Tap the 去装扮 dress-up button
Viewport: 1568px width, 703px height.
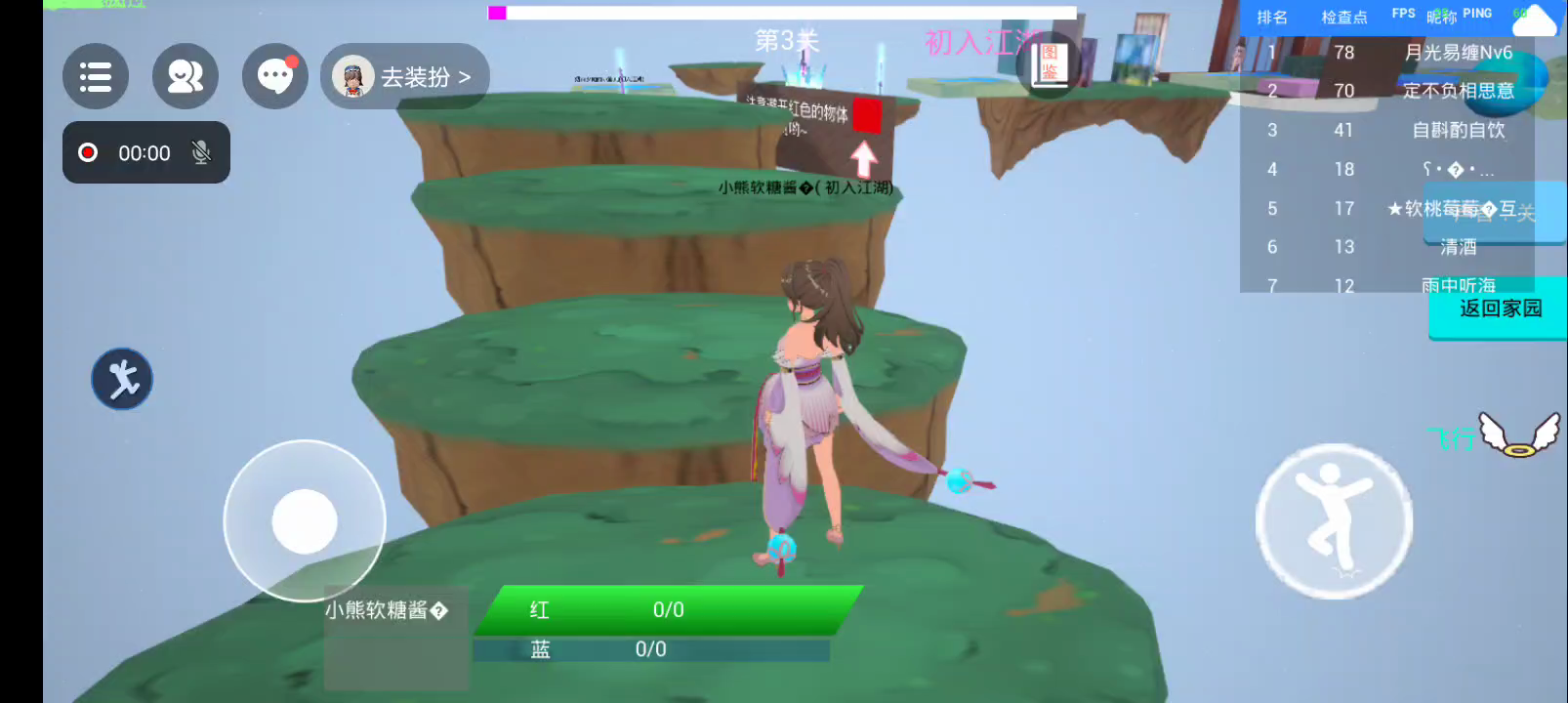pos(405,76)
